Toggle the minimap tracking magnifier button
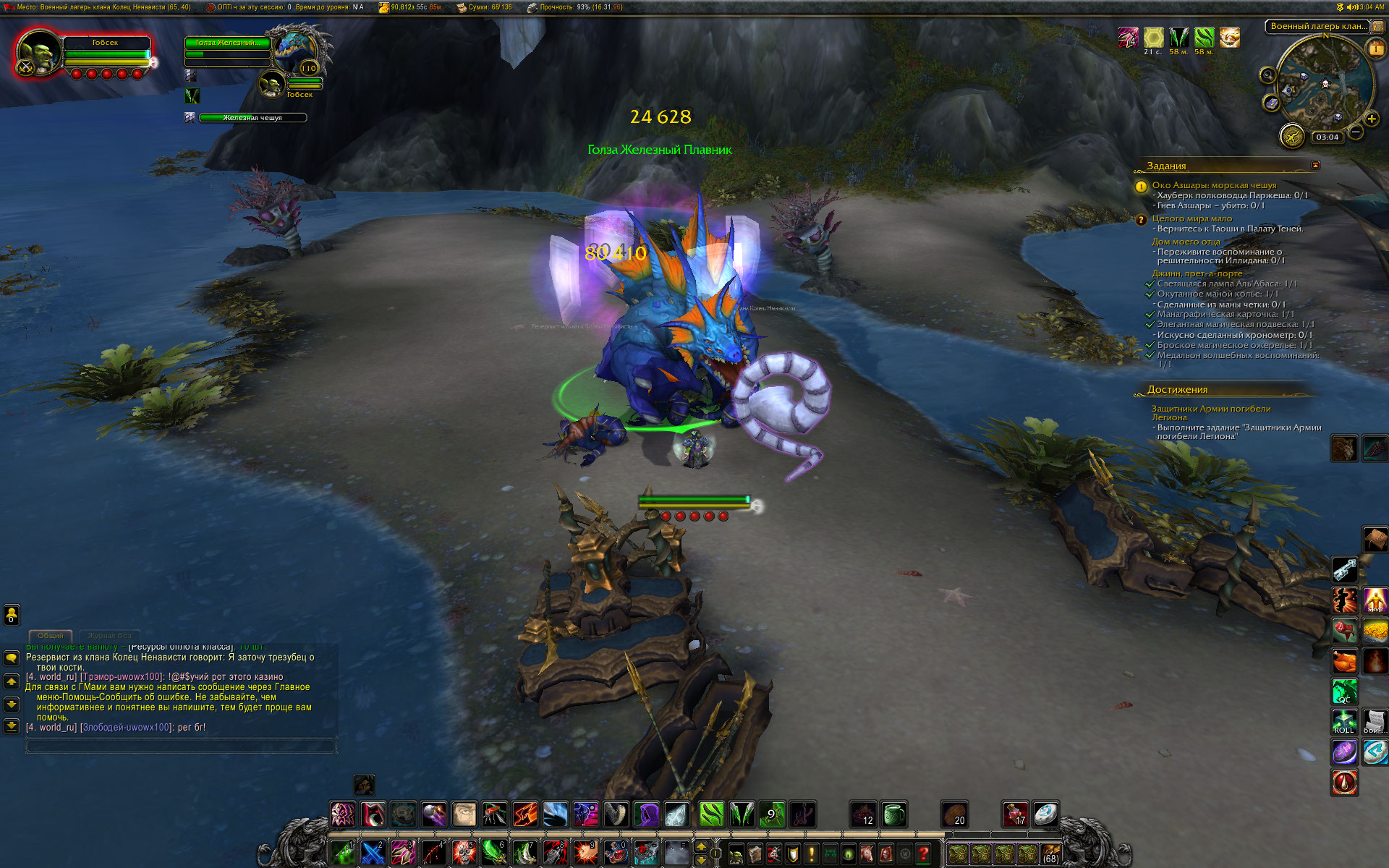Image resolution: width=1389 pixels, height=868 pixels. 1267,75
